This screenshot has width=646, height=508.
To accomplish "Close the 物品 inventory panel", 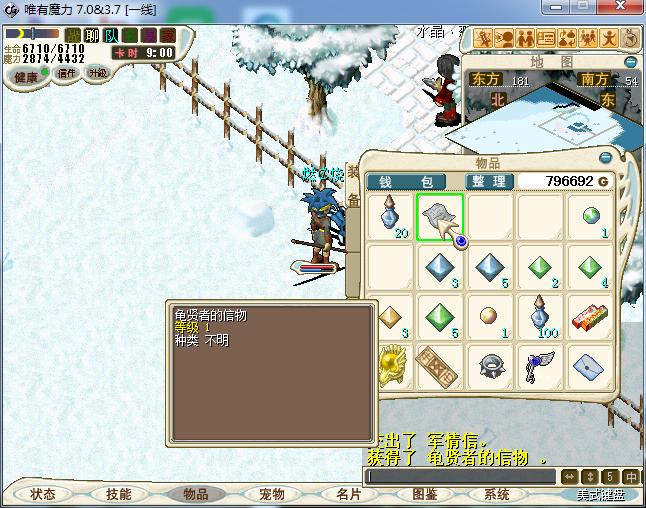I will pos(605,158).
